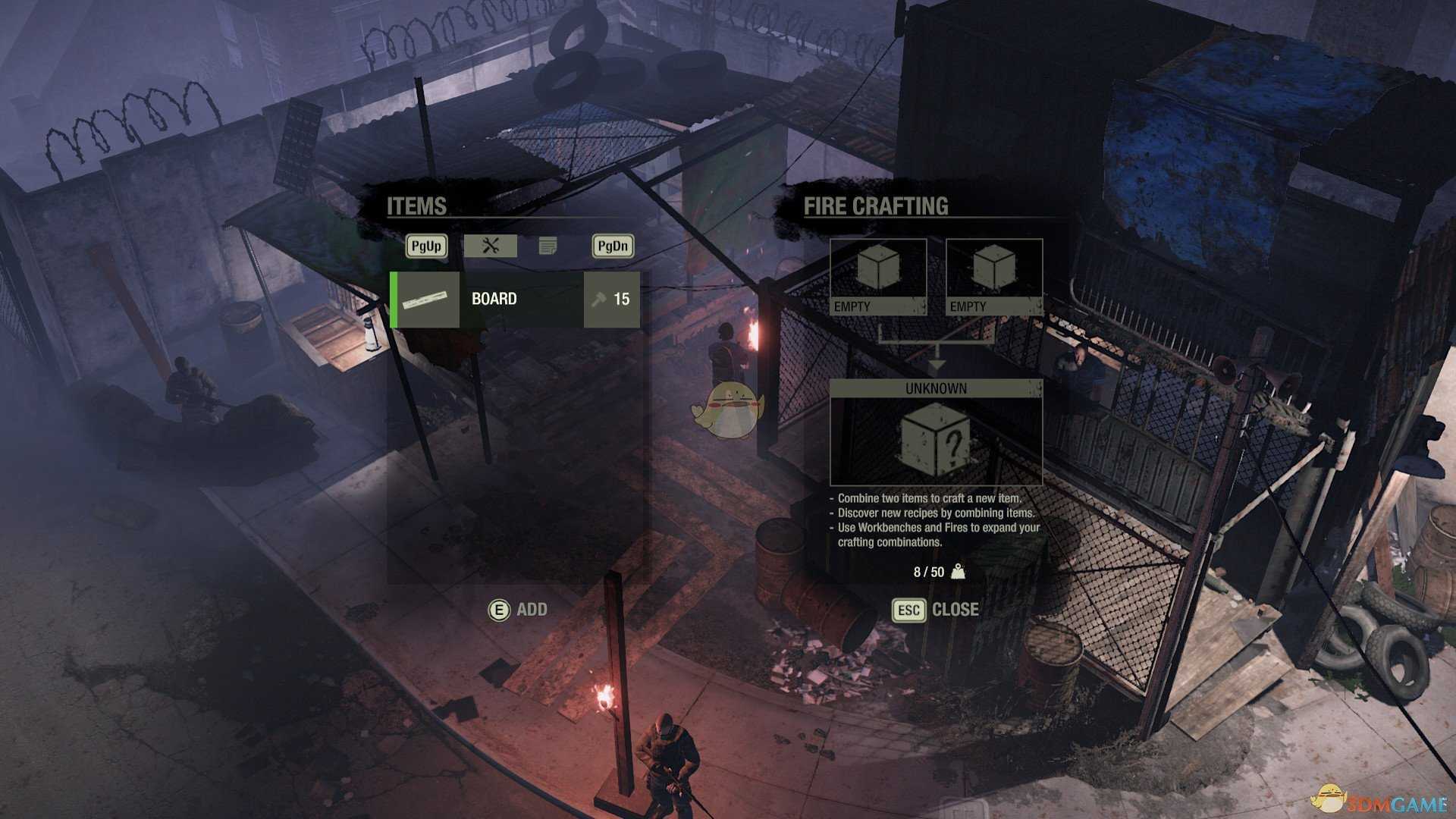Select the Board item row

(x=515, y=300)
